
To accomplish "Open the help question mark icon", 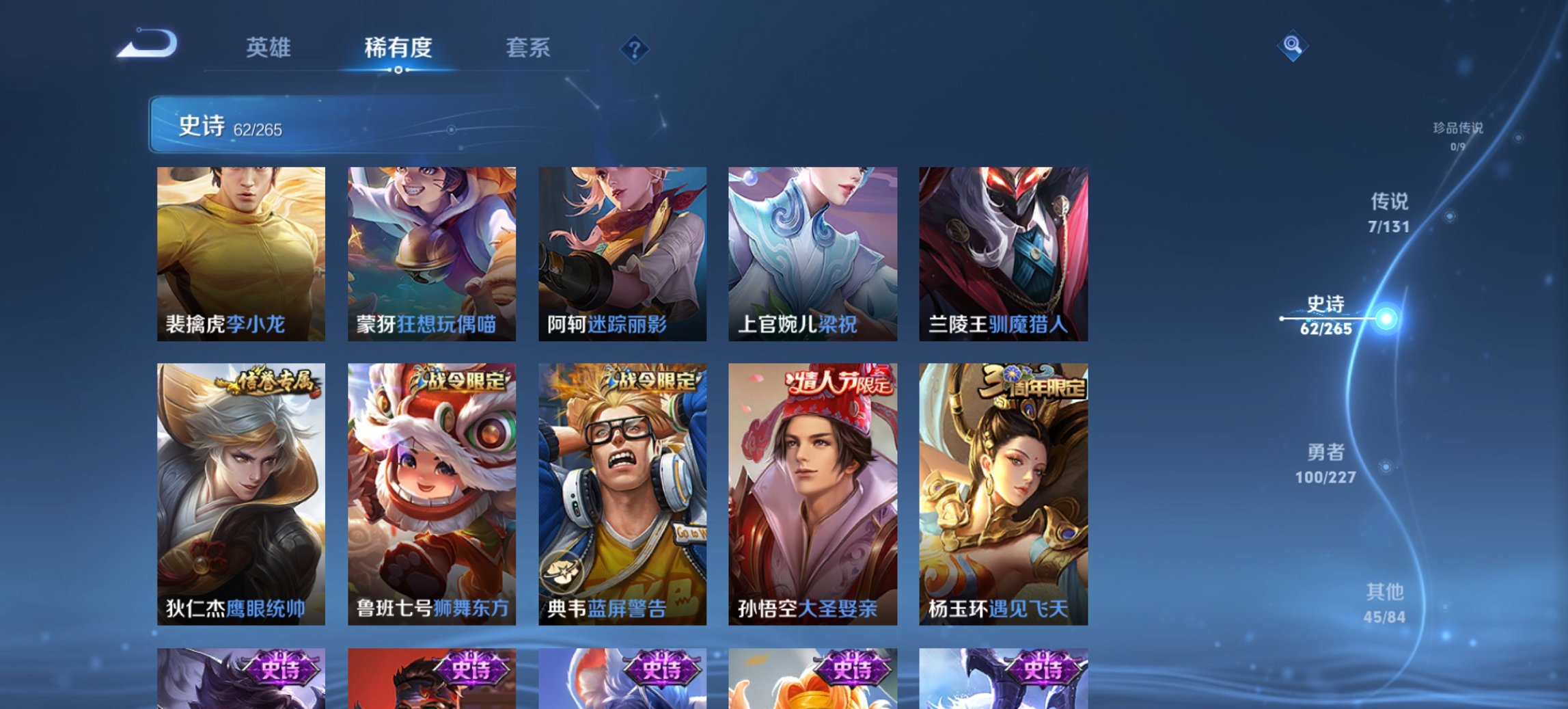I will (635, 47).
